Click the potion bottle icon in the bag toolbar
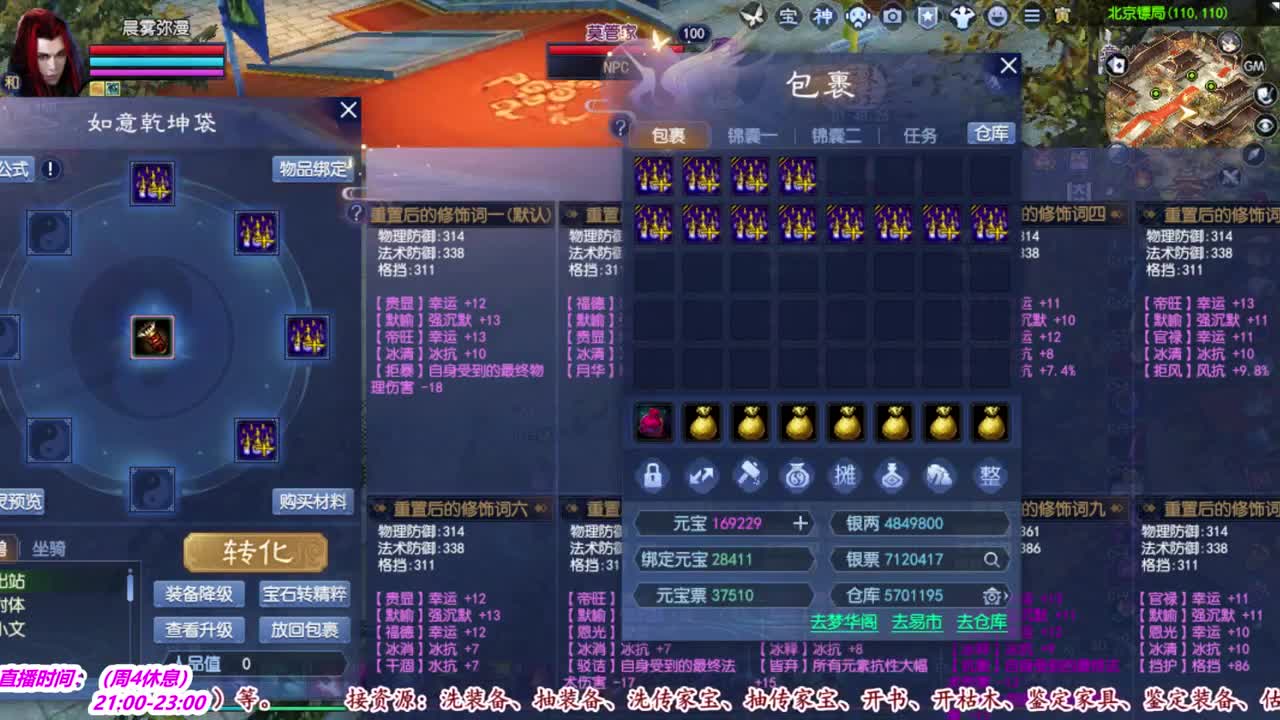 pos(892,476)
